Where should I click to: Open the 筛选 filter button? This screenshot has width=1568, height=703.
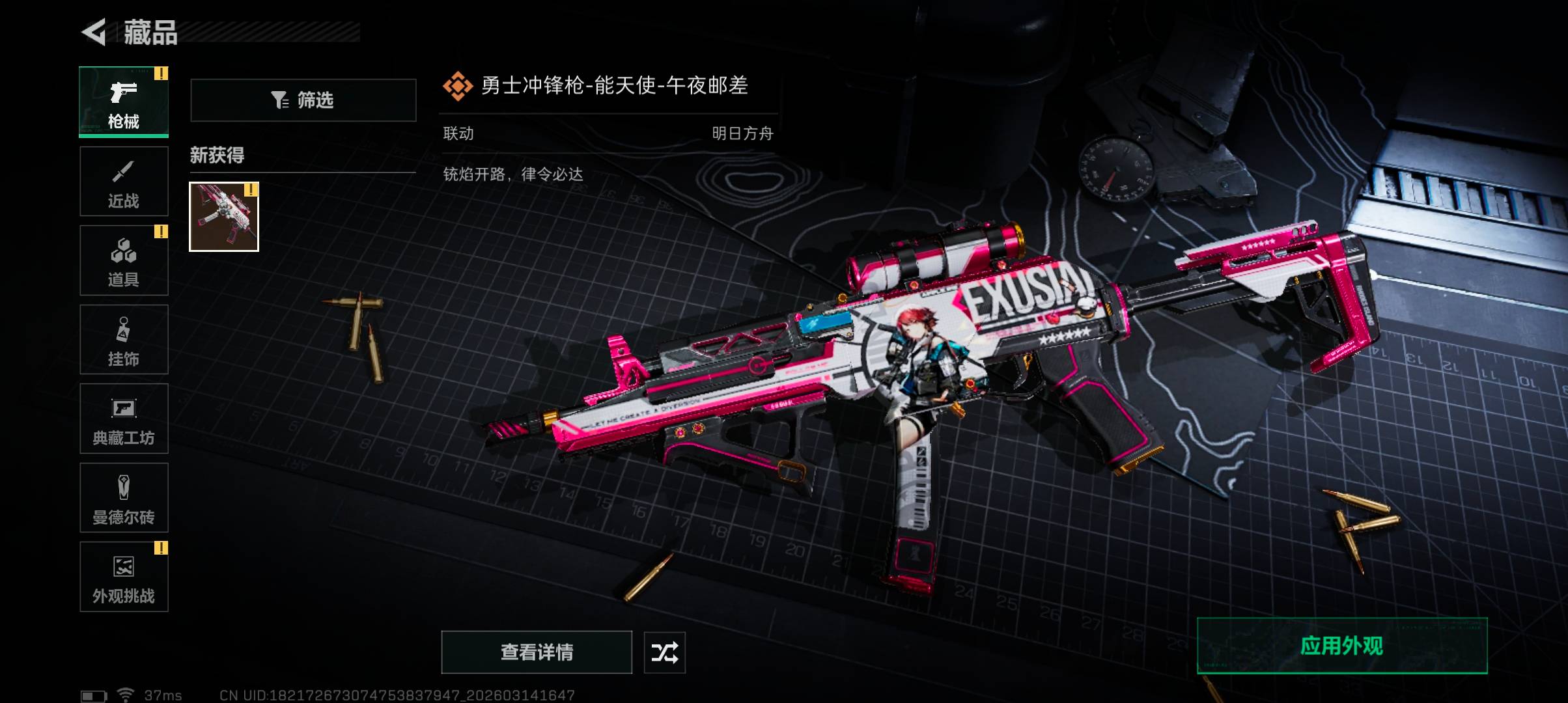coord(303,100)
